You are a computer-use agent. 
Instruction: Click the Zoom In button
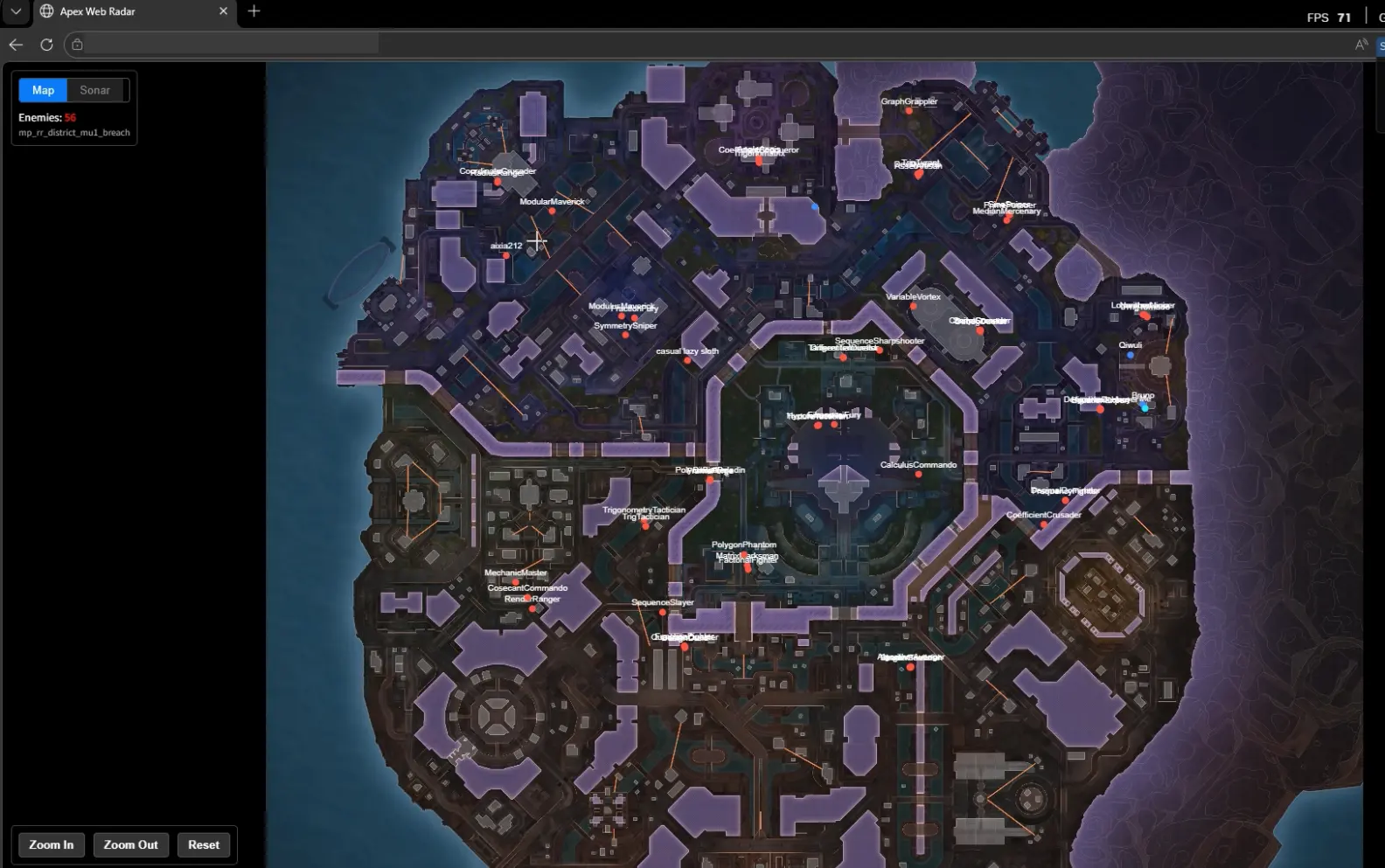pyautogui.click(x=52, y=844)
